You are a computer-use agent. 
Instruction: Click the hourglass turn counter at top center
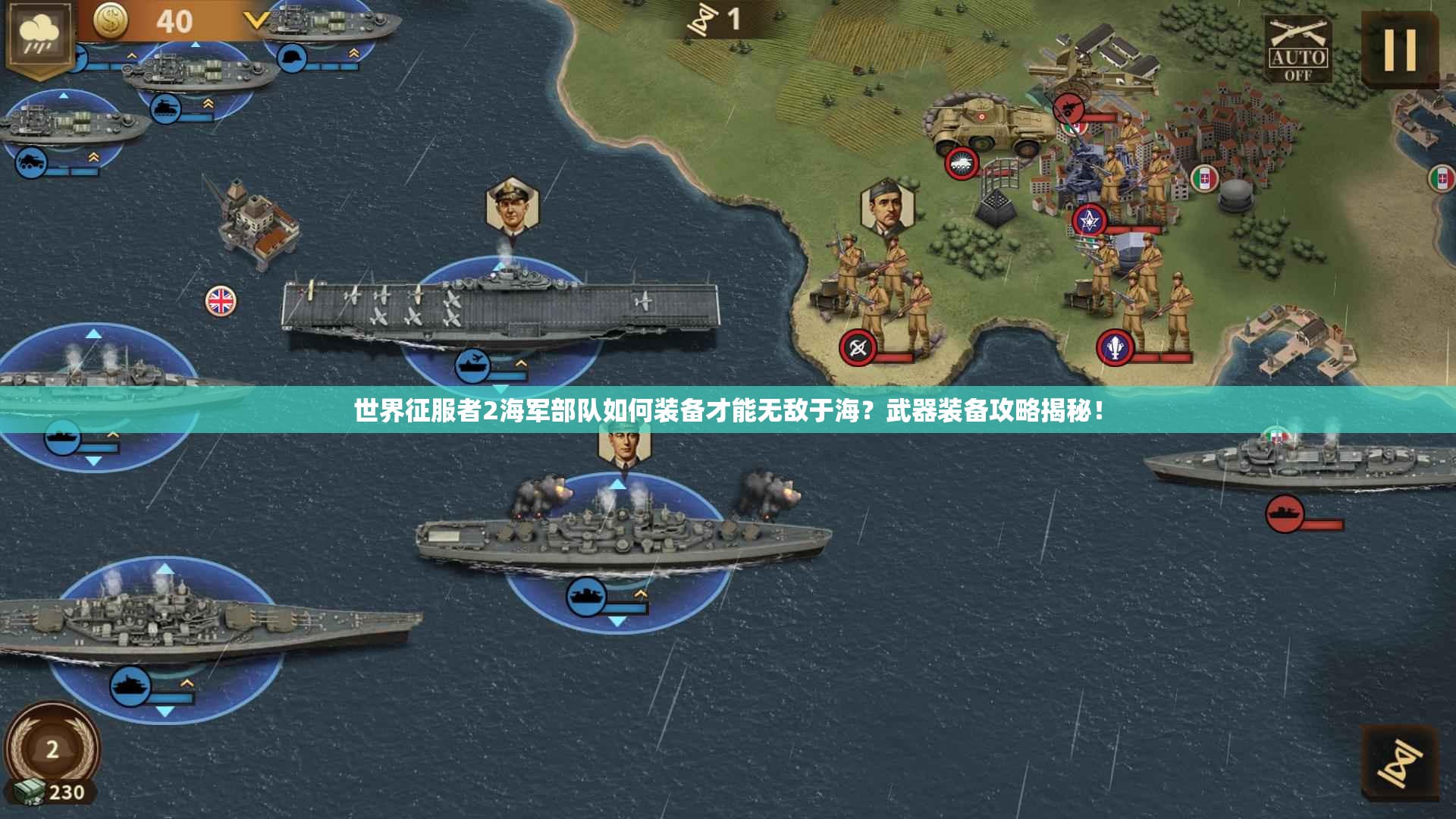705,19
